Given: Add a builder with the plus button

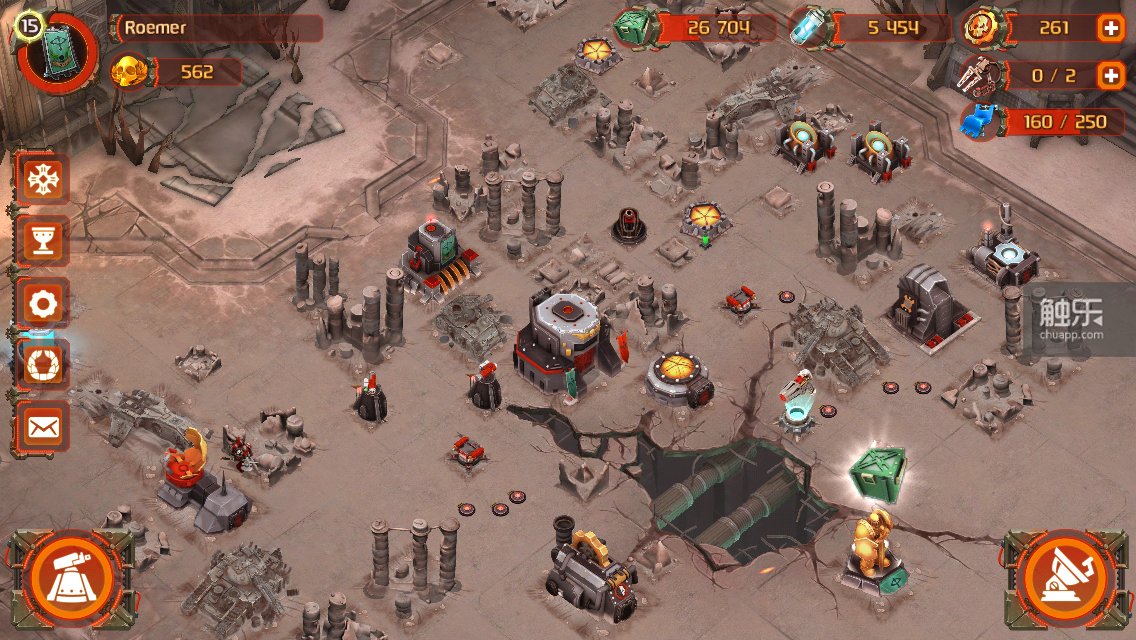Looking at the screenshot, I should pyautogui.click(x=1110, y=75).
